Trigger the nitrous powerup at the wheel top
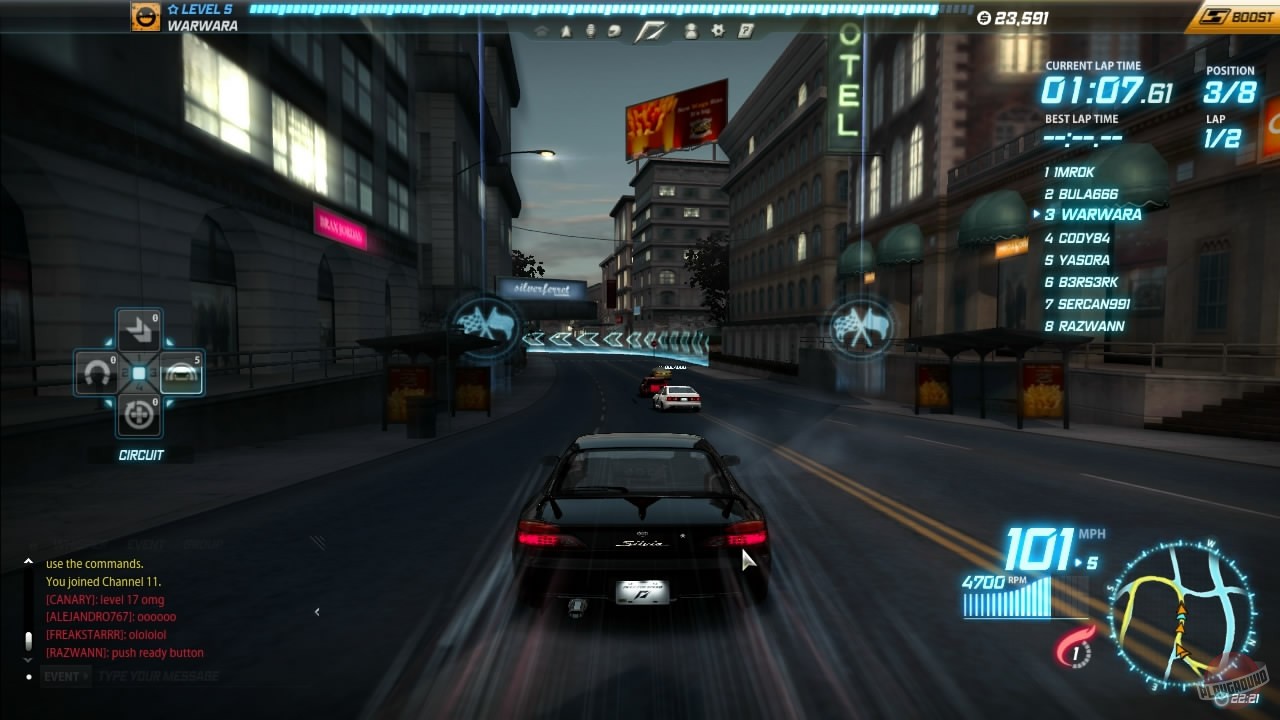 [x=138, y=329]
